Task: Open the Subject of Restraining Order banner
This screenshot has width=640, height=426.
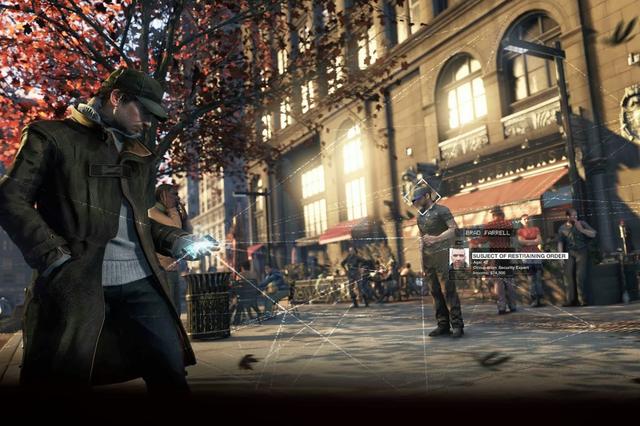Action: point(519,256)
